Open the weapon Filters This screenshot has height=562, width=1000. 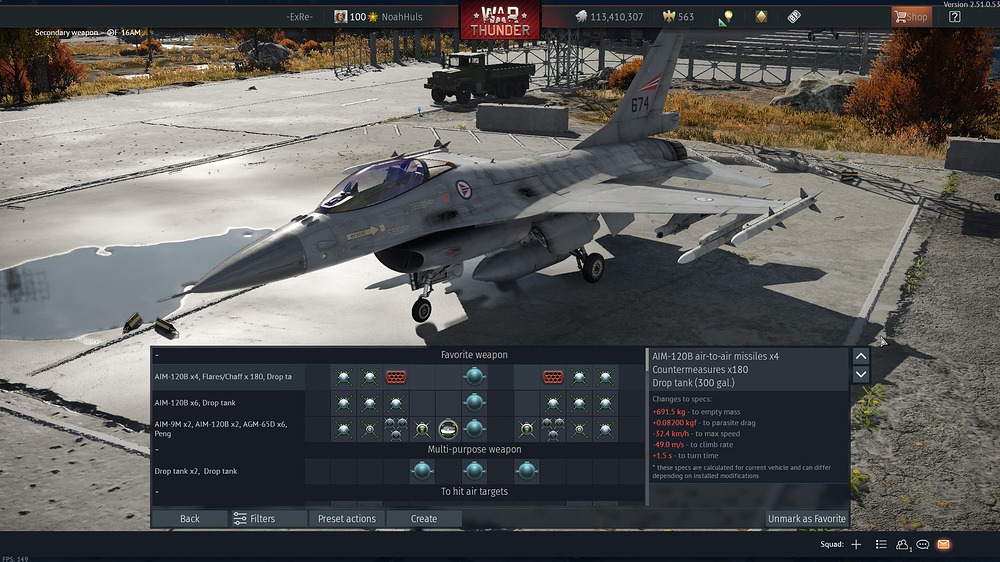(254, 519)
